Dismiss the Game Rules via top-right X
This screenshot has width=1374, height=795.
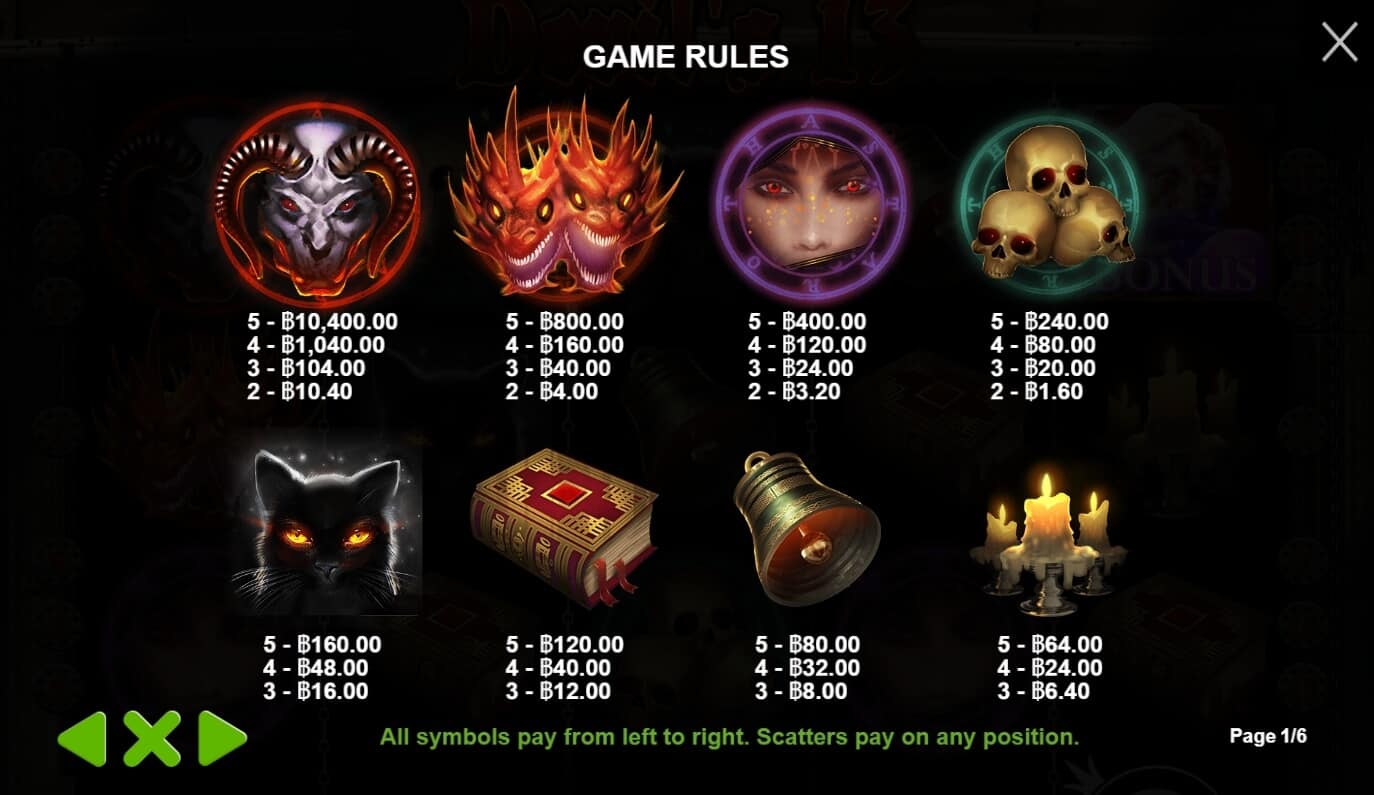[1338, 40]
